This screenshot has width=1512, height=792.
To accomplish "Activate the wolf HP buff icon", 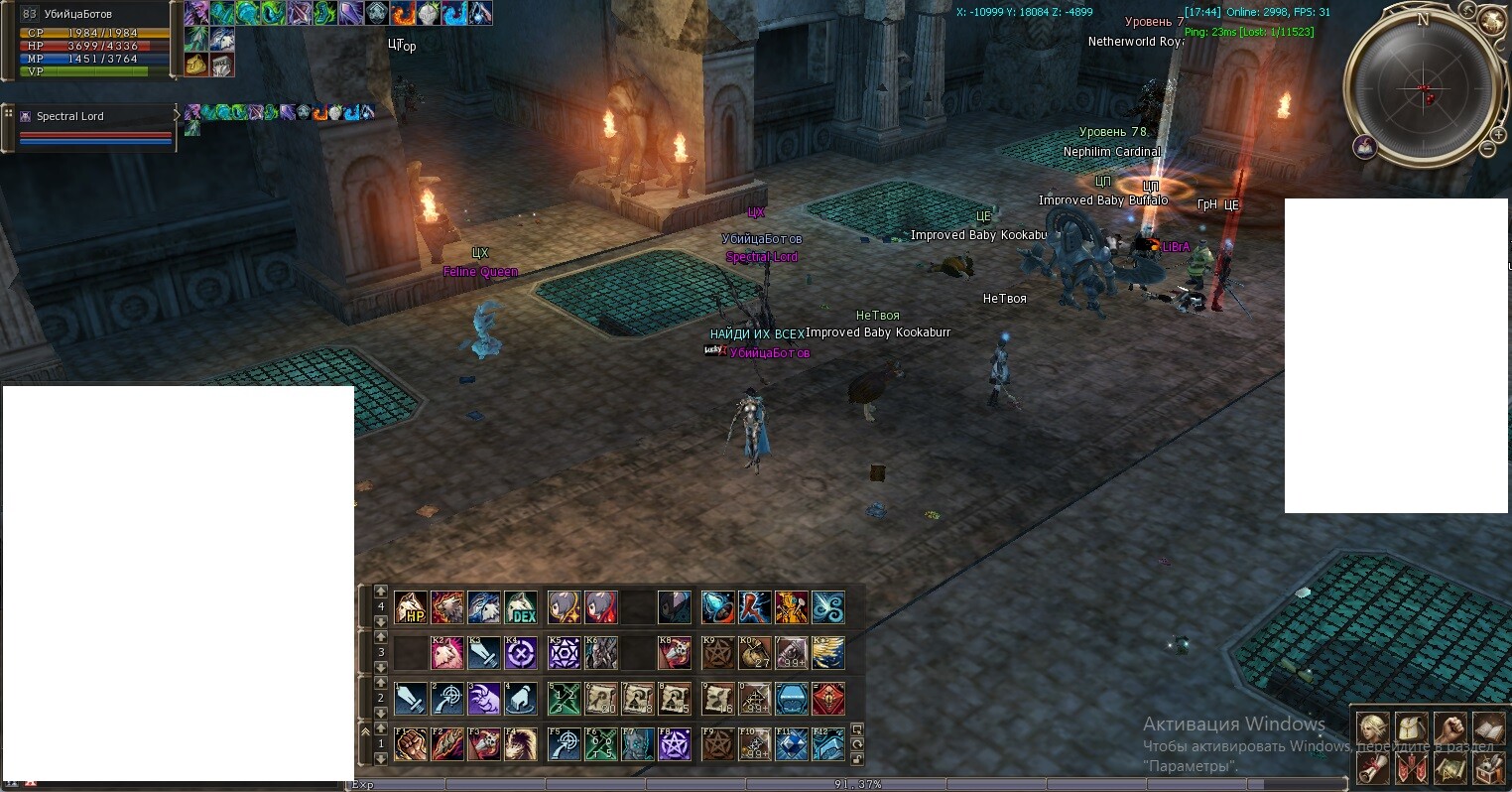I will [411, 606].
